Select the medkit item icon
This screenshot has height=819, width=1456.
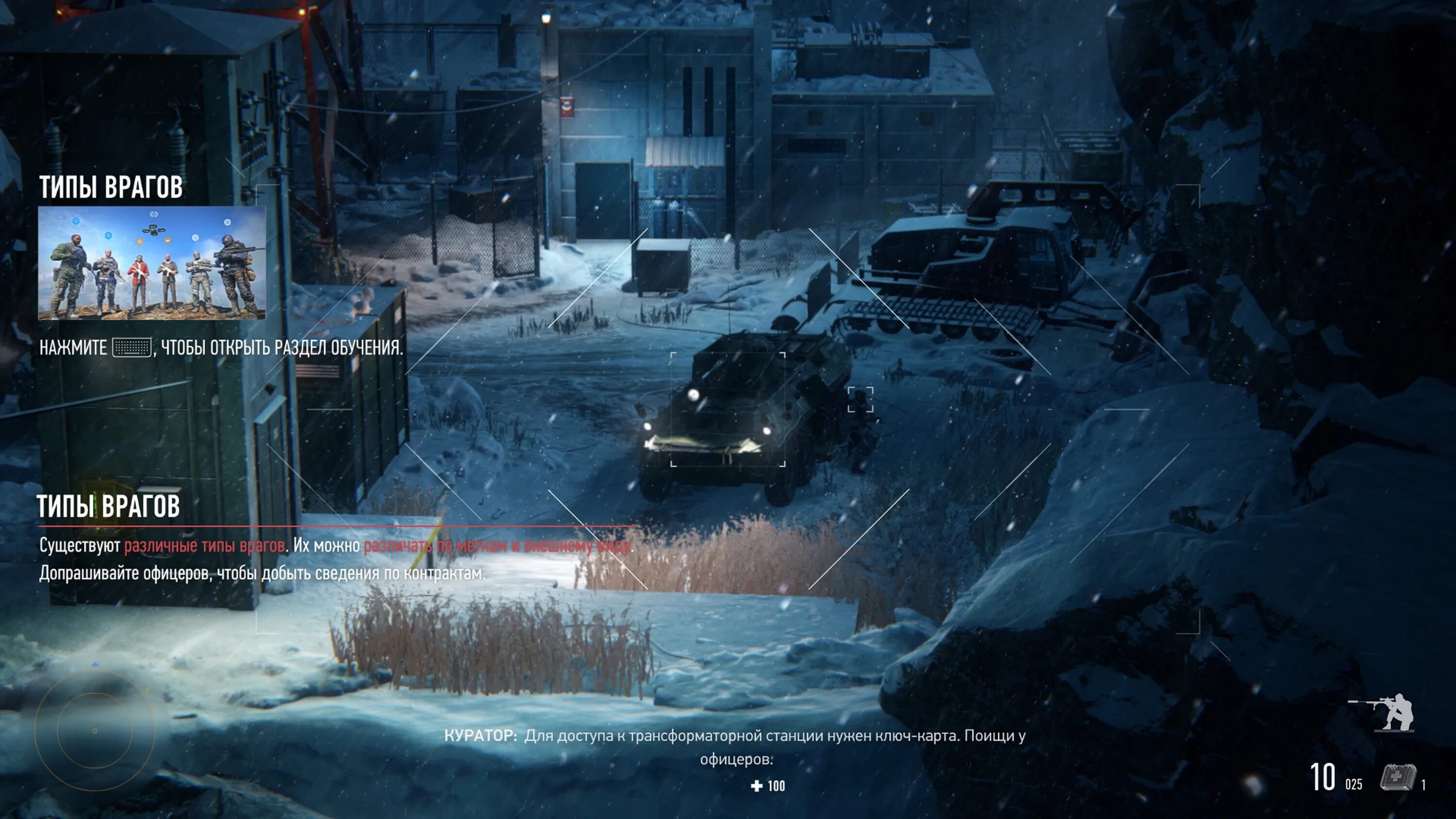point(1398,778)
